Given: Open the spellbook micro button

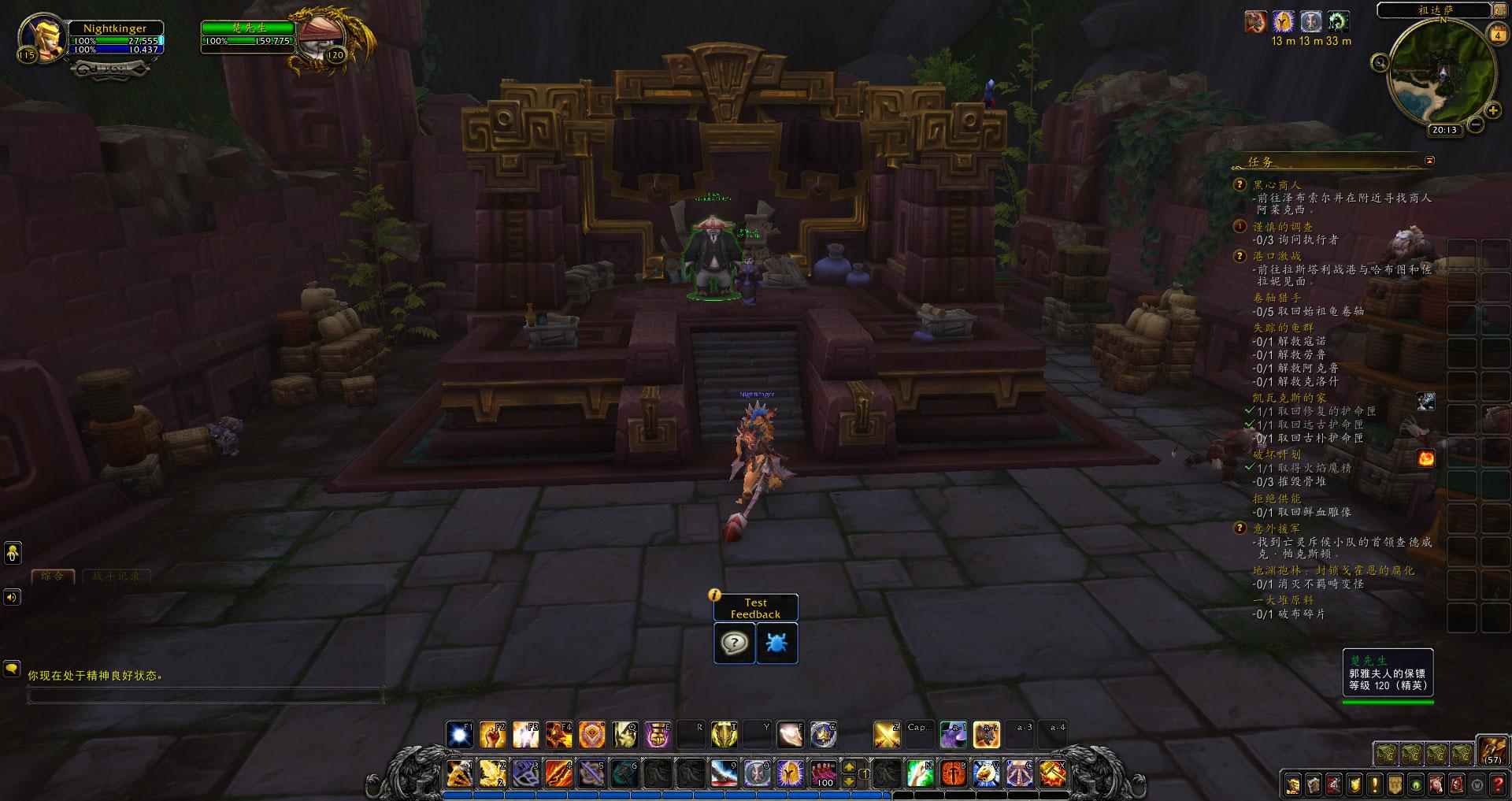Looking at the screenshot, I should (x=1314, y=784).
